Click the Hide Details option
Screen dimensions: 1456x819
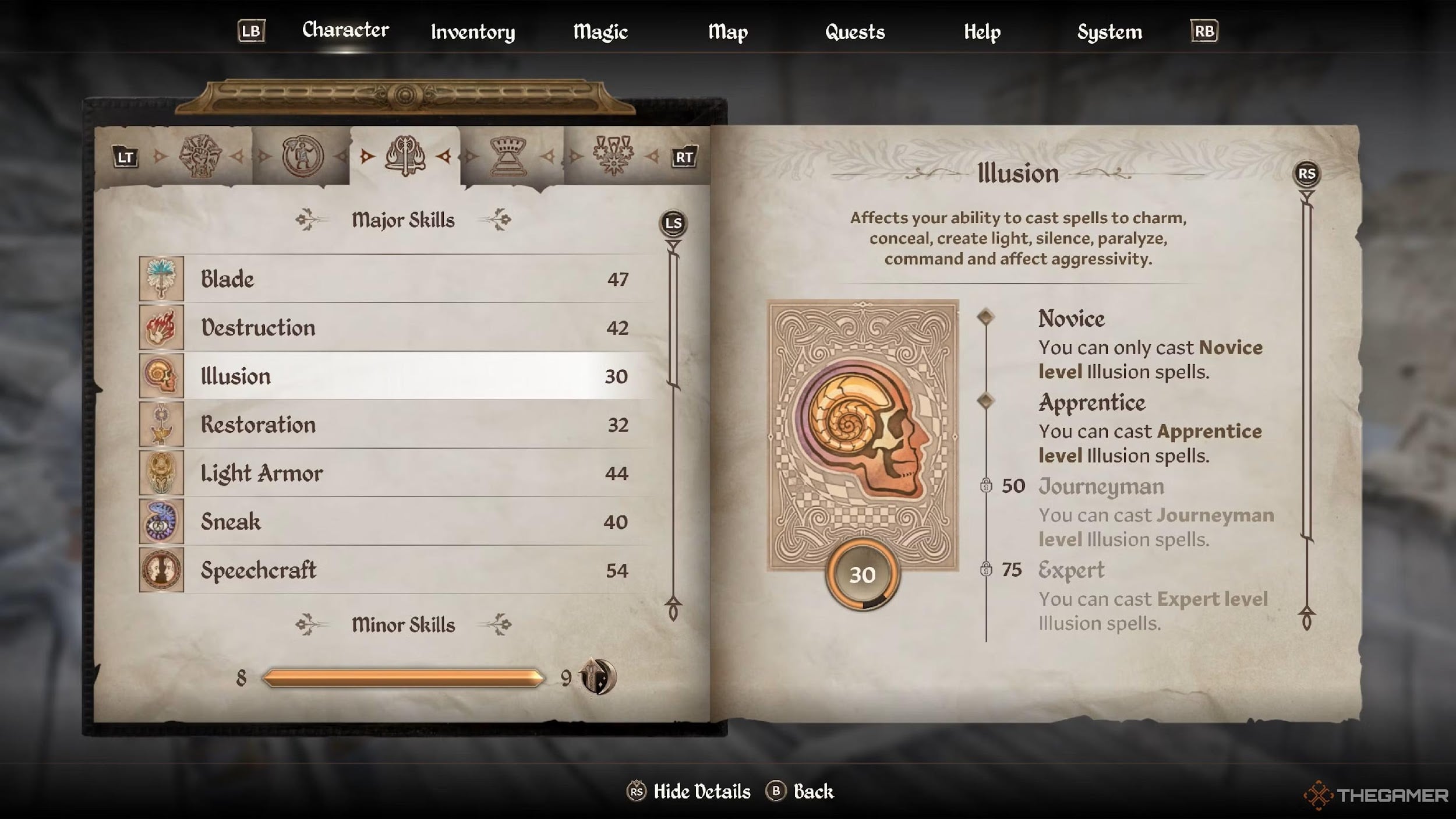(701, 792)
